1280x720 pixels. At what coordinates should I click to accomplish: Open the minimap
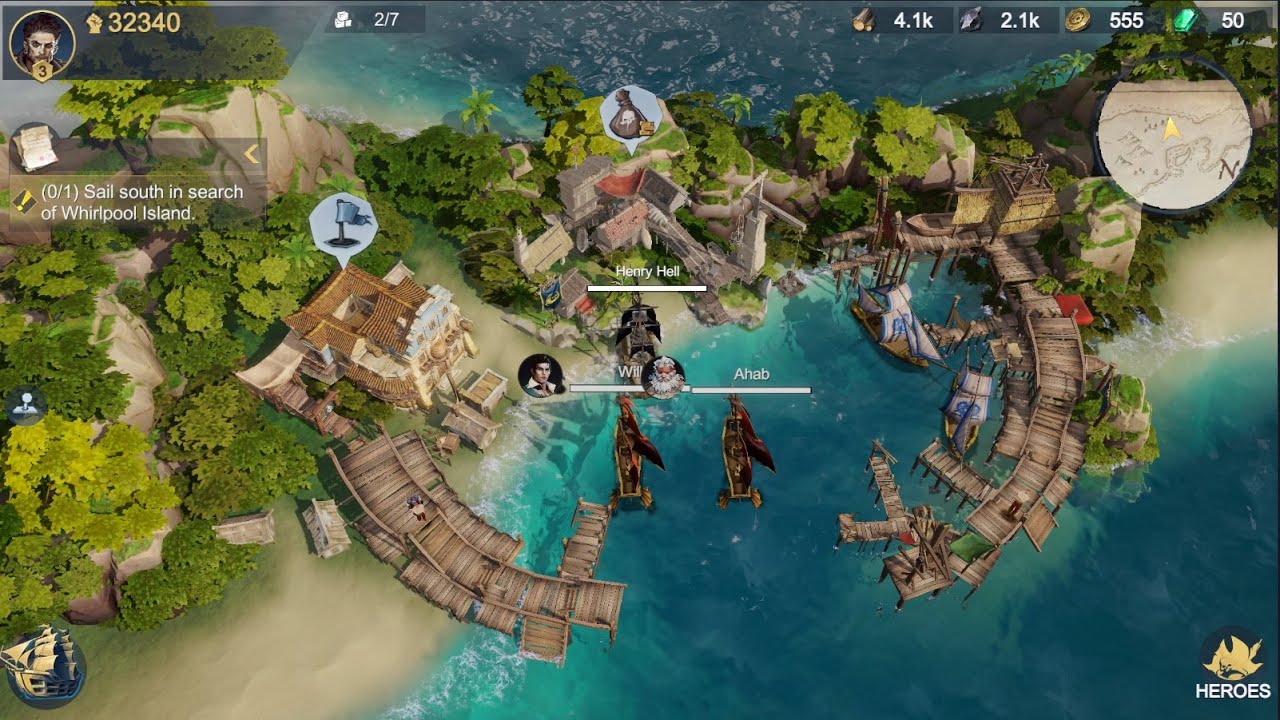(1172, 133)
